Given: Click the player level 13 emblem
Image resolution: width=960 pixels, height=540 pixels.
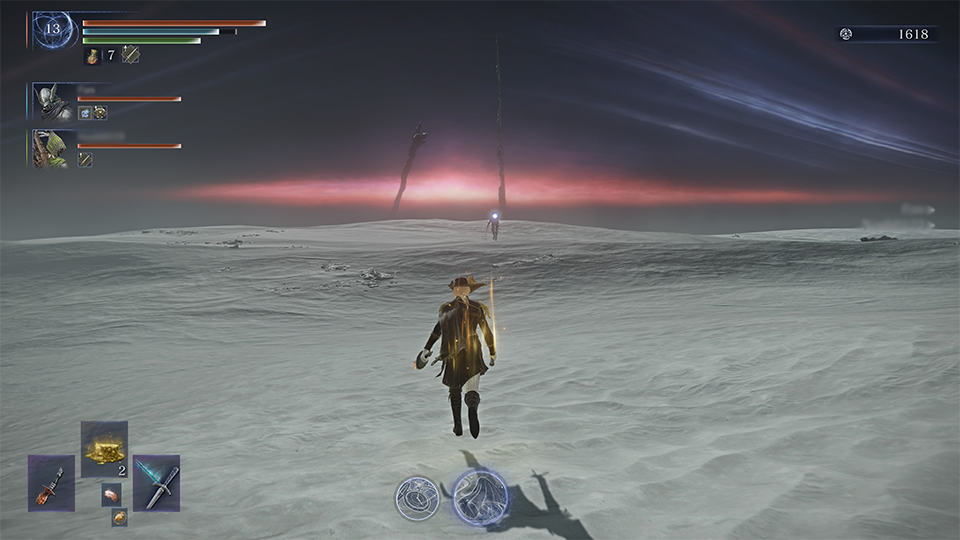Looking at the screenshot, I should (52, 30).
